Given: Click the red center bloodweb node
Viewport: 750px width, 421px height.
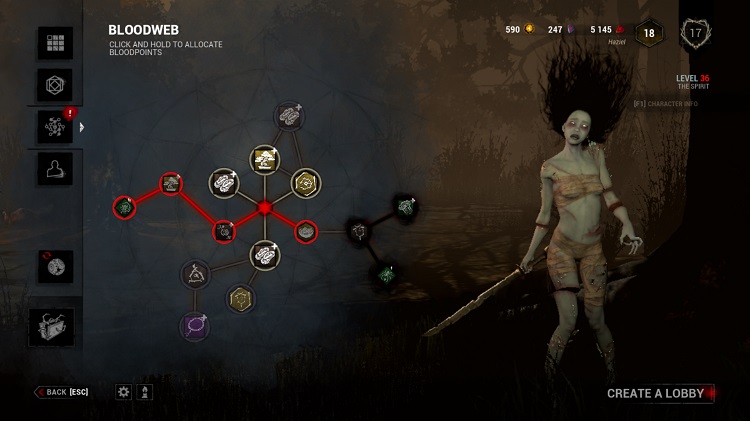Looking at the screenshot, I should 265,208.
